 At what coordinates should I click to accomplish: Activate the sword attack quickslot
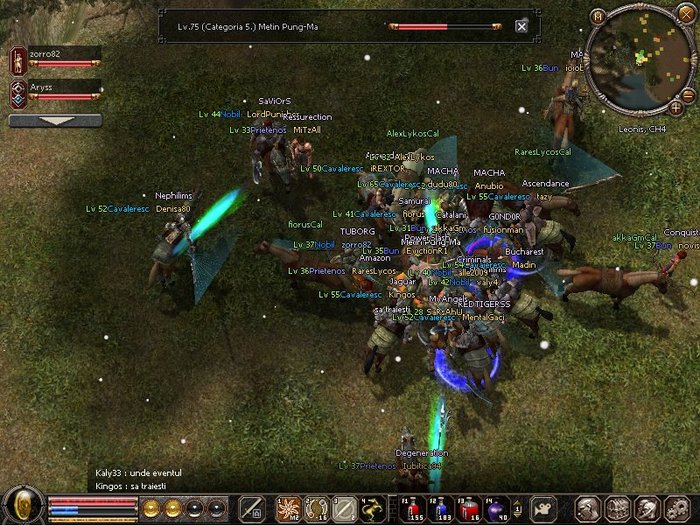point(252,508)
